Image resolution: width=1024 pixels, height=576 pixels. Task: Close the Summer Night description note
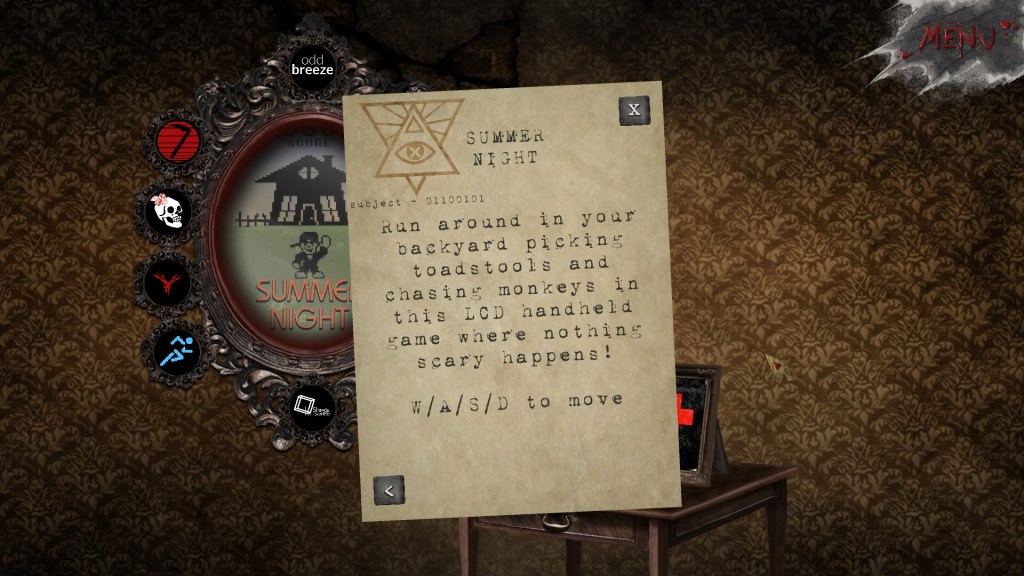click(x=633, y=110)
